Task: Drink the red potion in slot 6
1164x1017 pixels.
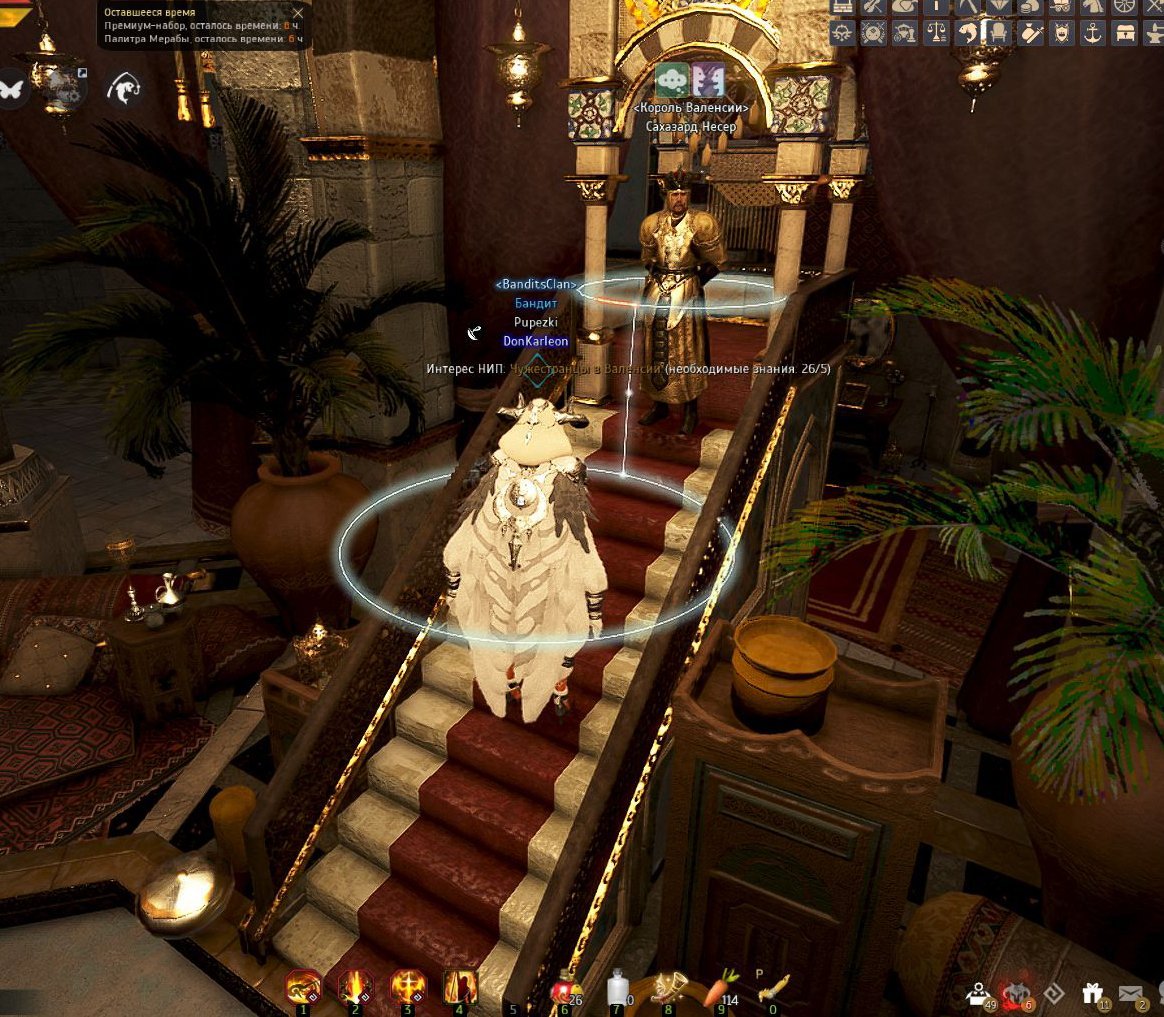Action: tap(565, 989)
